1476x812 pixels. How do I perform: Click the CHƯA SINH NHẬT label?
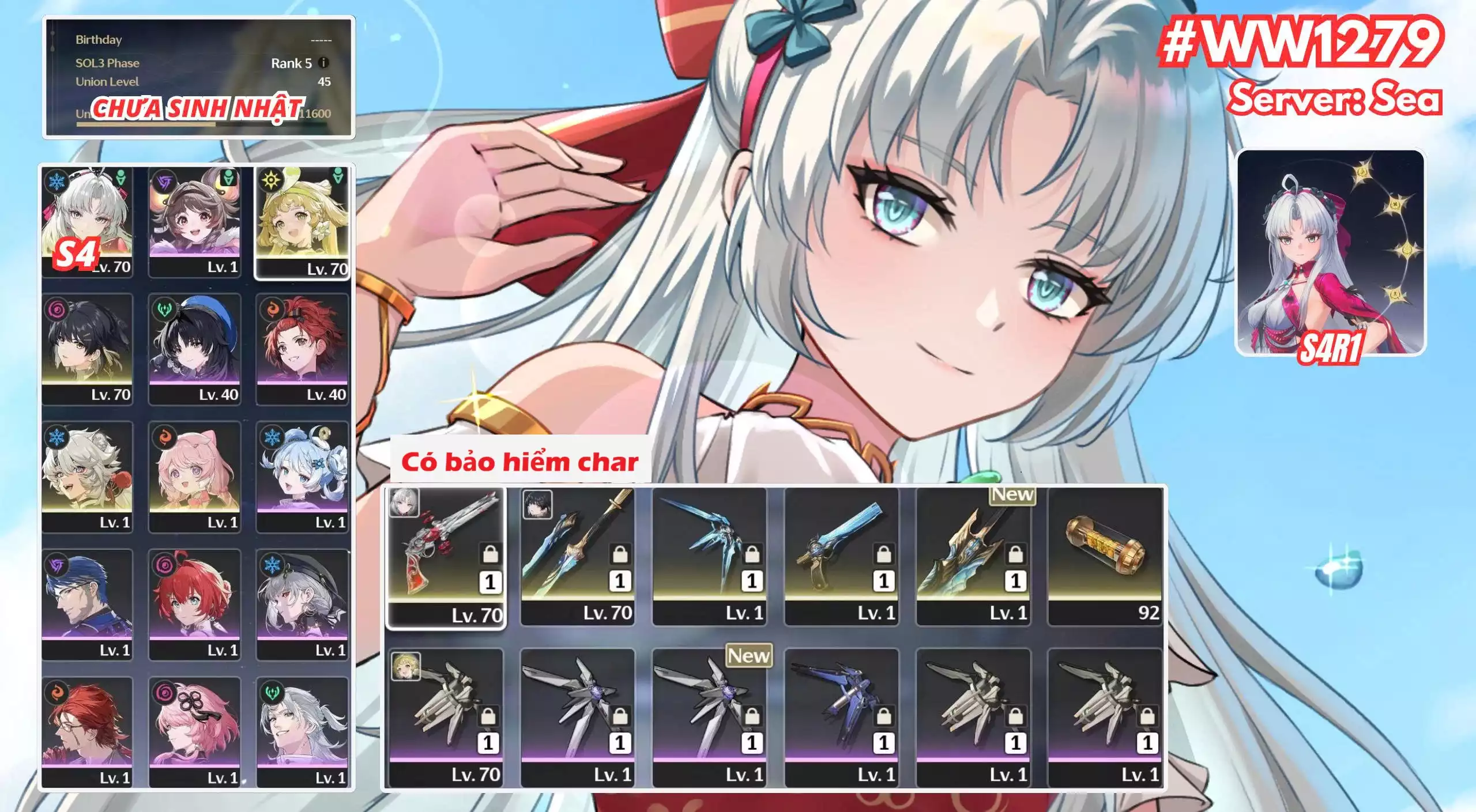[196, 107]
